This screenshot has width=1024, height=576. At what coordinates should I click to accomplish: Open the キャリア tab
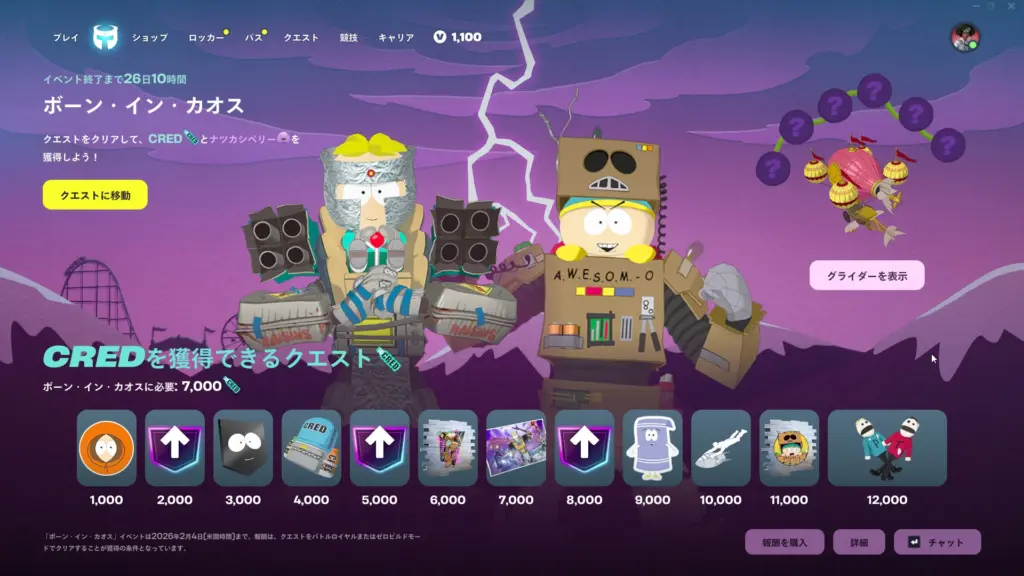[x=396, y=38]
